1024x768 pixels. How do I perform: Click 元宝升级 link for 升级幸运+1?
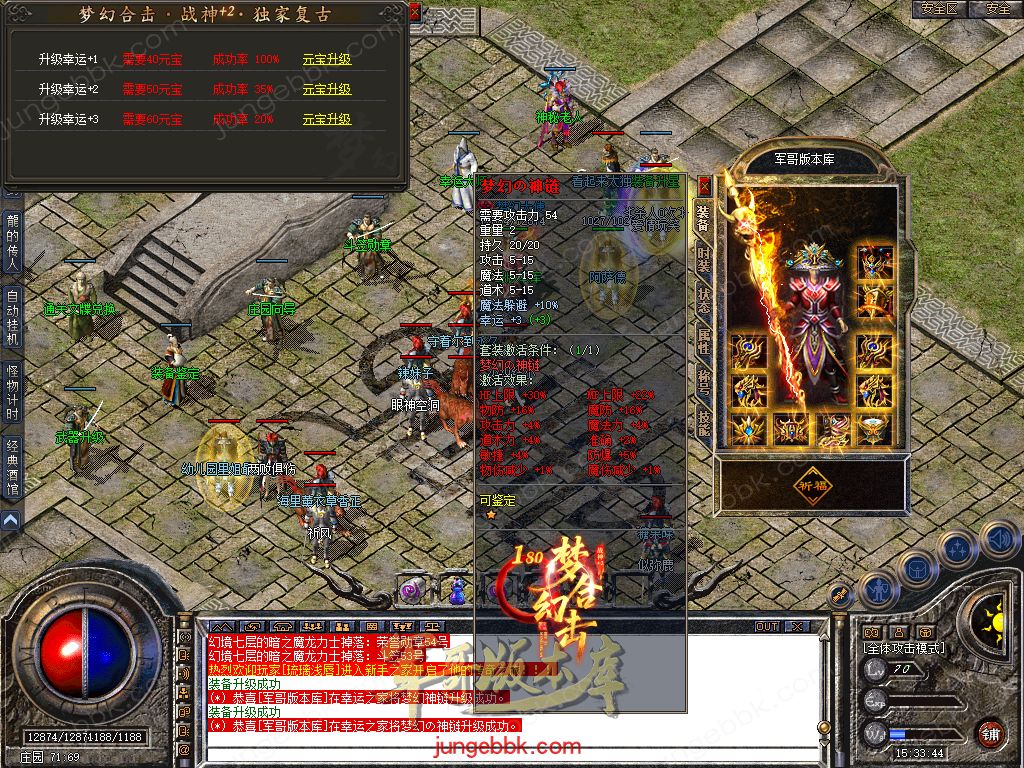pos(327,59)
